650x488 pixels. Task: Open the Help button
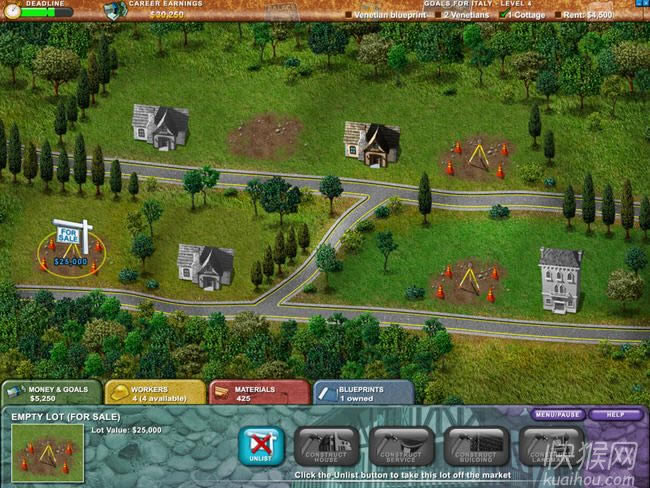pyautogui.click(x=615, y=414)
